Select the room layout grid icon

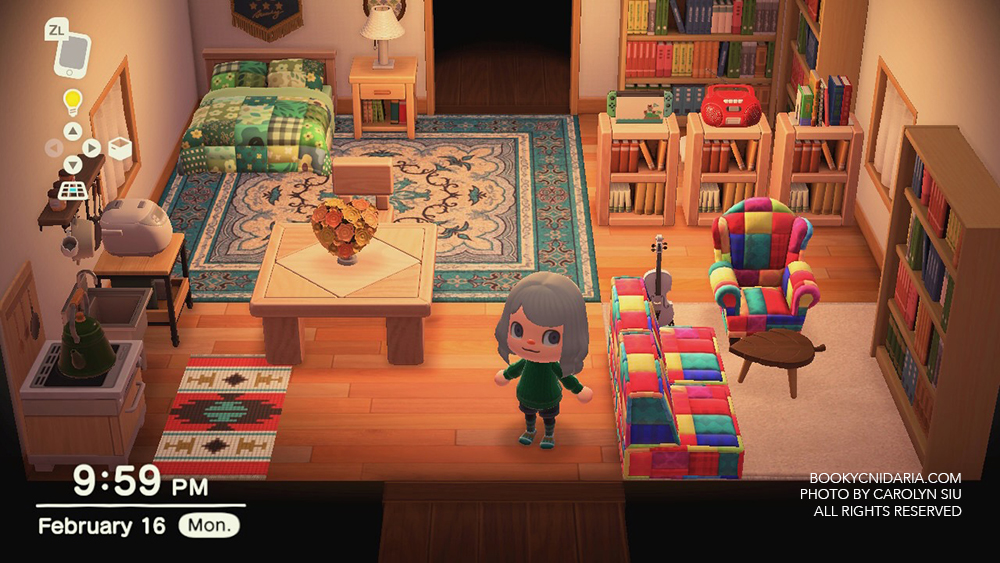tap(73, 189)
